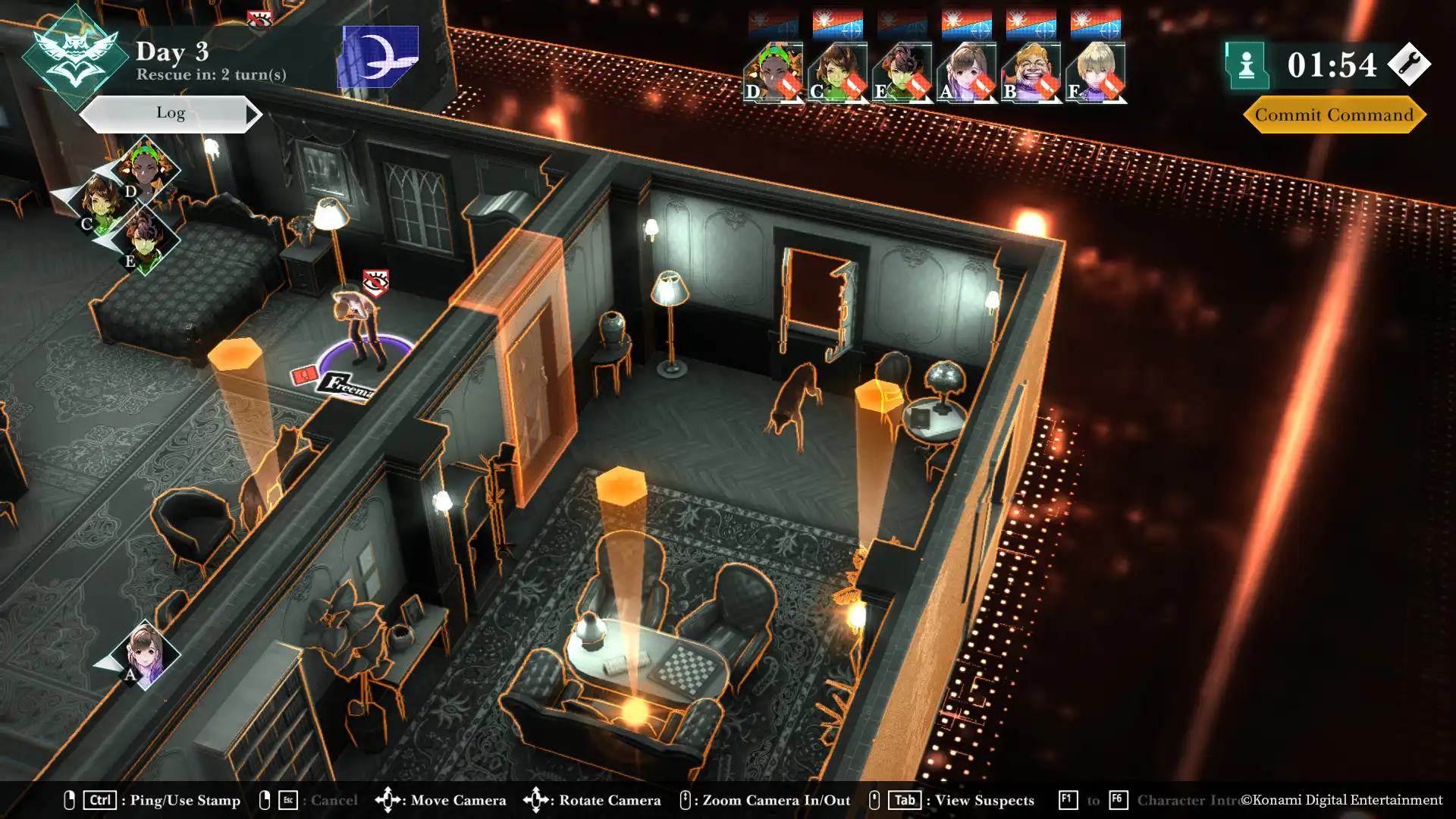This screenshot has height=819, width=1456.
Task: Select suspect D portrait in top bar
Action: tap(773, 73)
